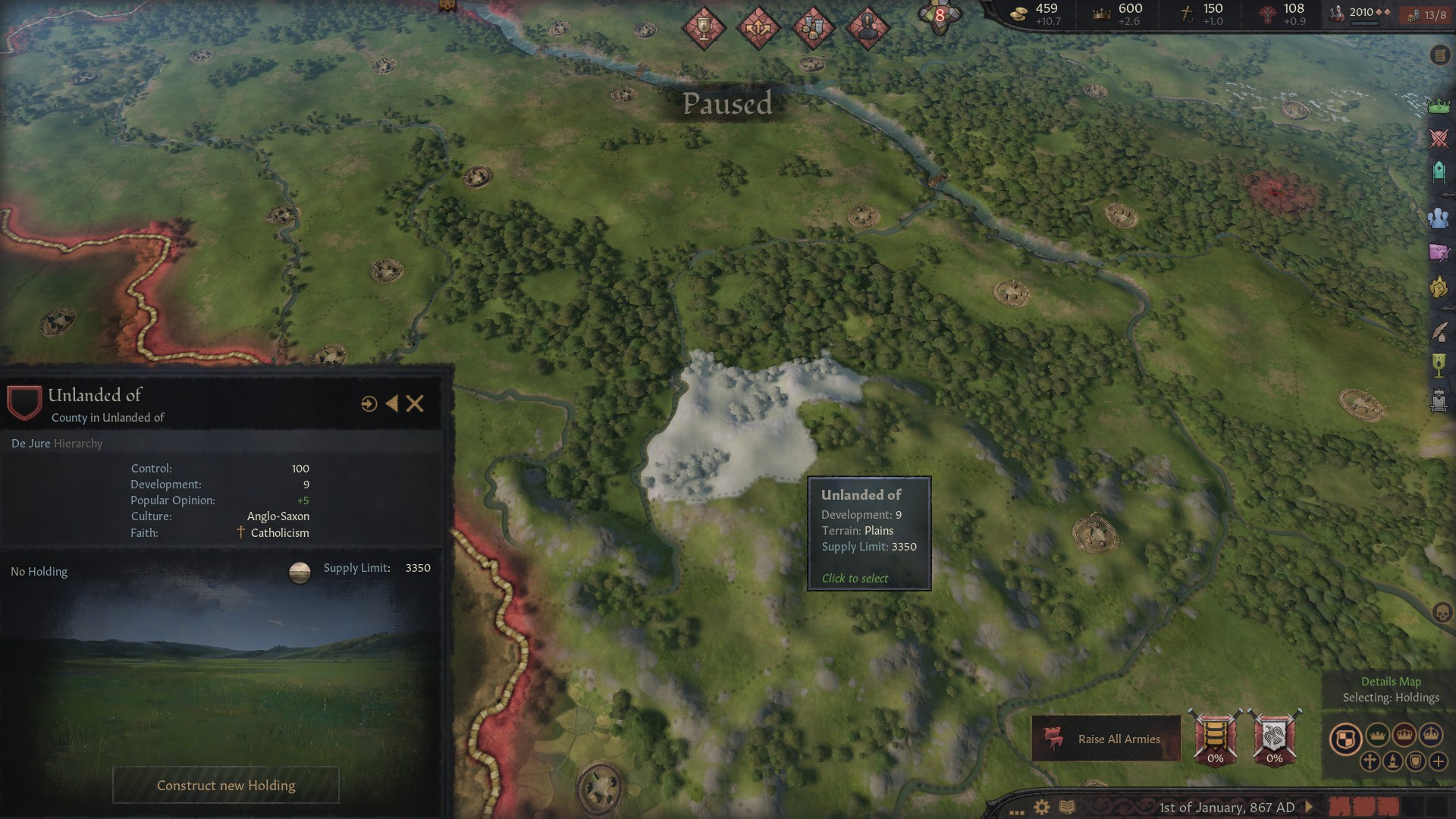Viewport: 1456px width, 819px height.
Task: Switch to faith map mode via cross button
Action: [x=1370, y=761]
